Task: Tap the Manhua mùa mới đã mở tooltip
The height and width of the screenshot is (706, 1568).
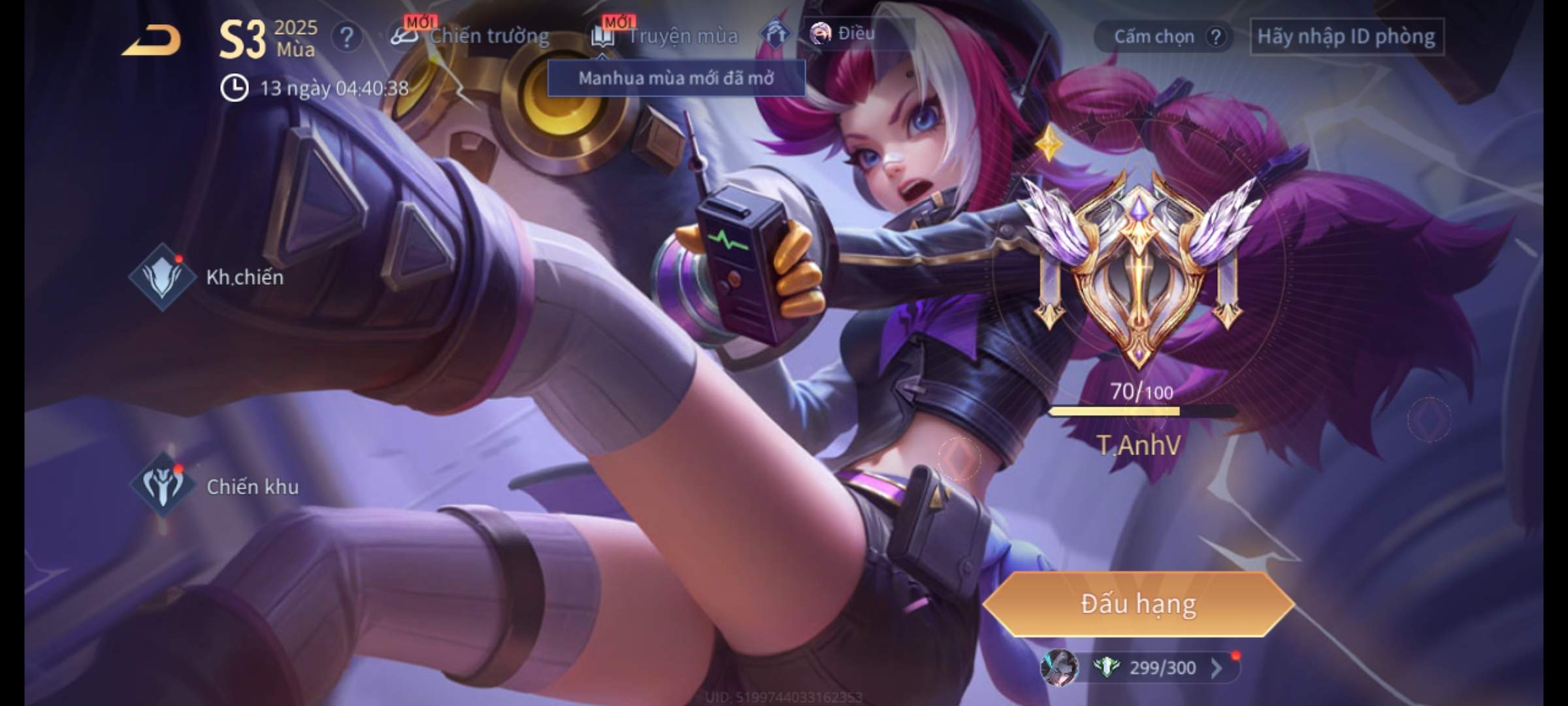Action: 676,78
